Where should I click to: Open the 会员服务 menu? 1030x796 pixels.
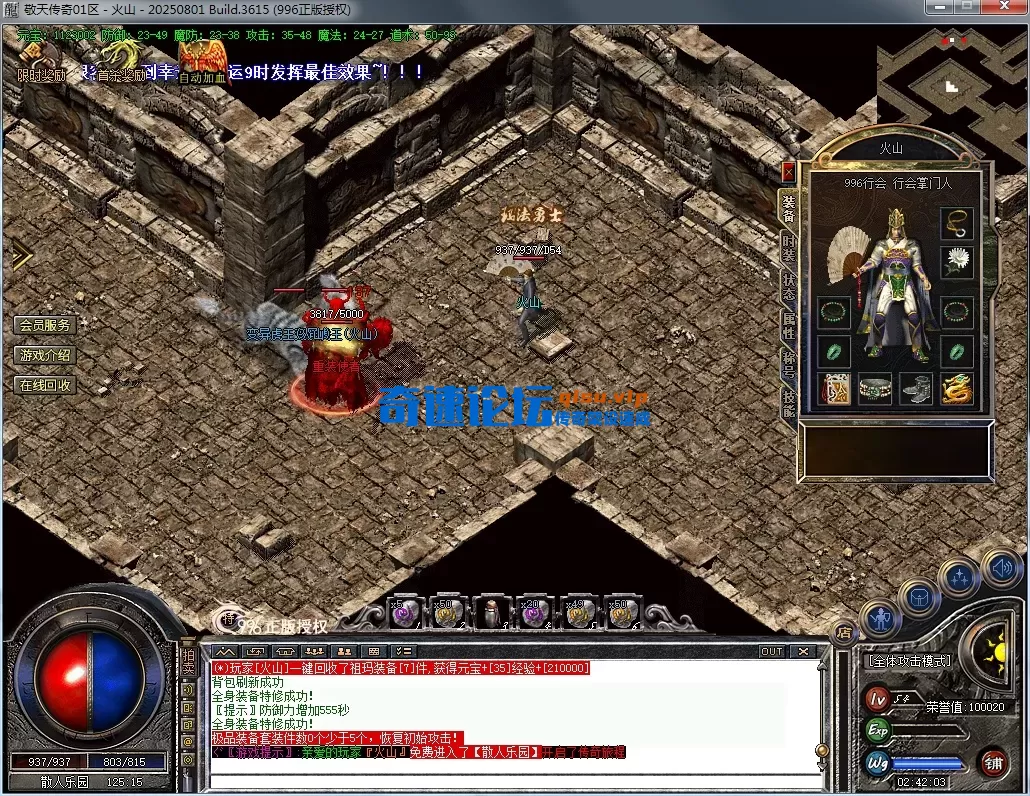tap(45, 325)
